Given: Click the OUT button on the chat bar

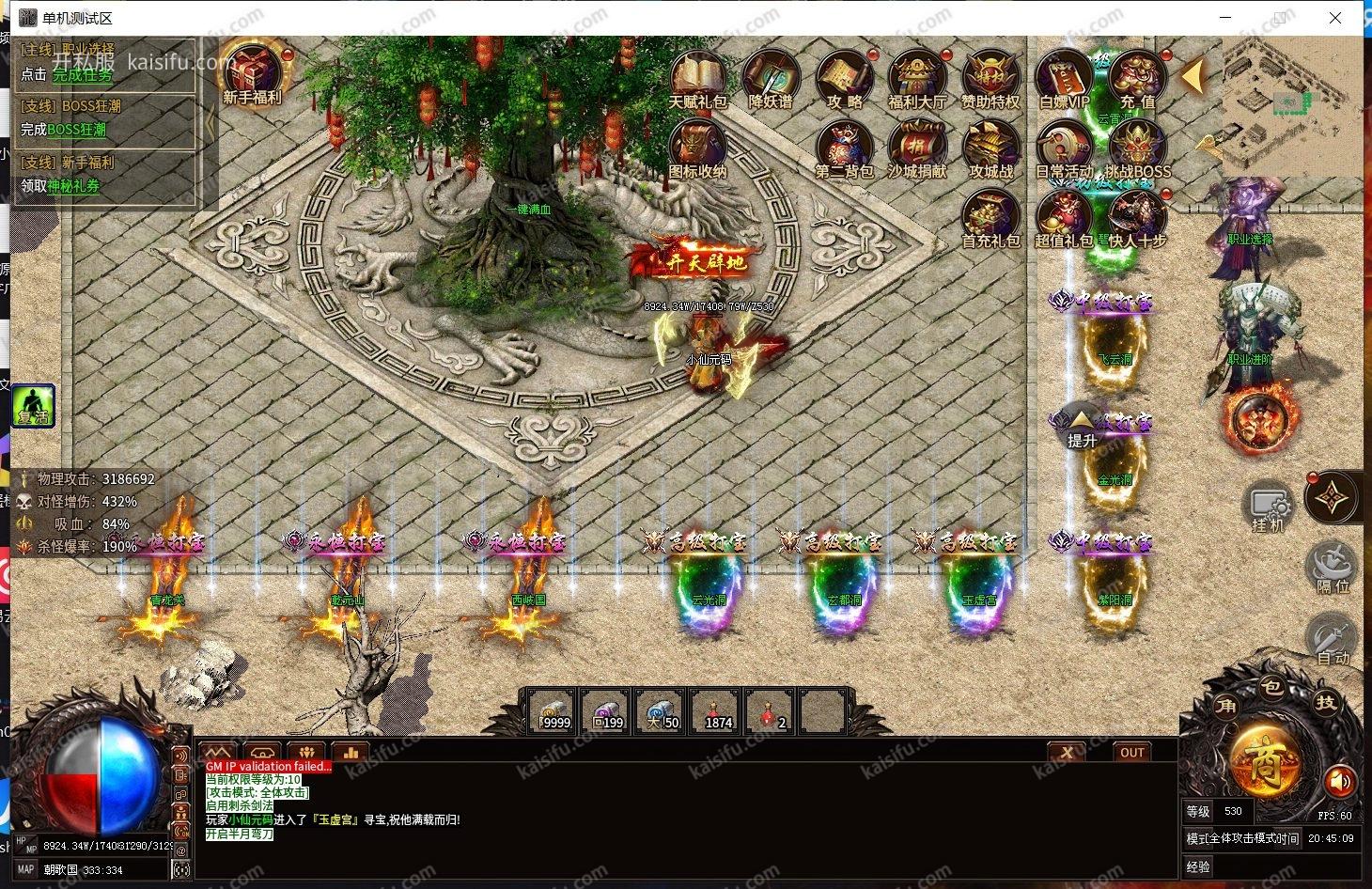Looking at the screenshot, I should click(1132, 752).
